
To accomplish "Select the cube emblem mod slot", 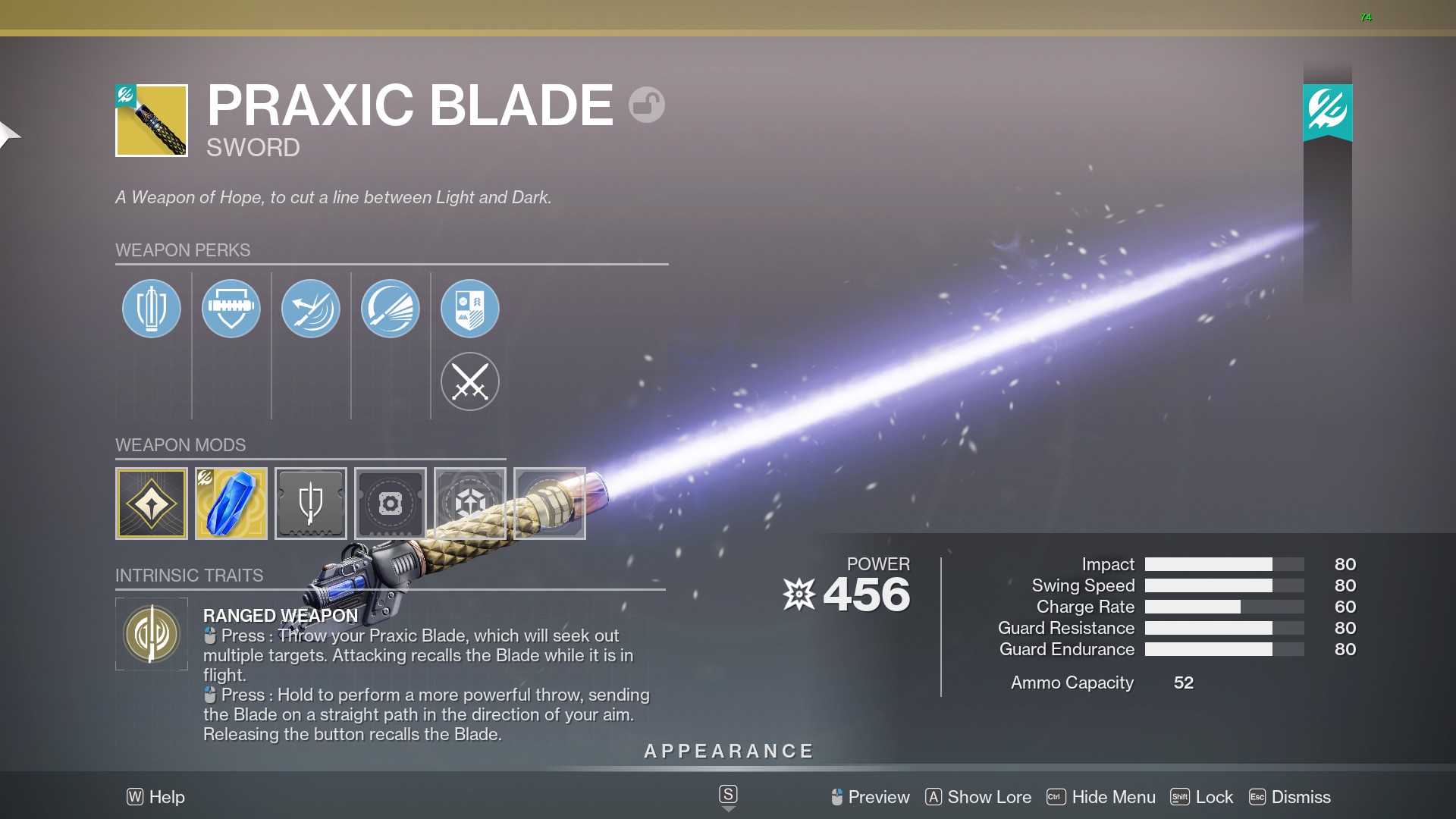I will tap(470, 504).
